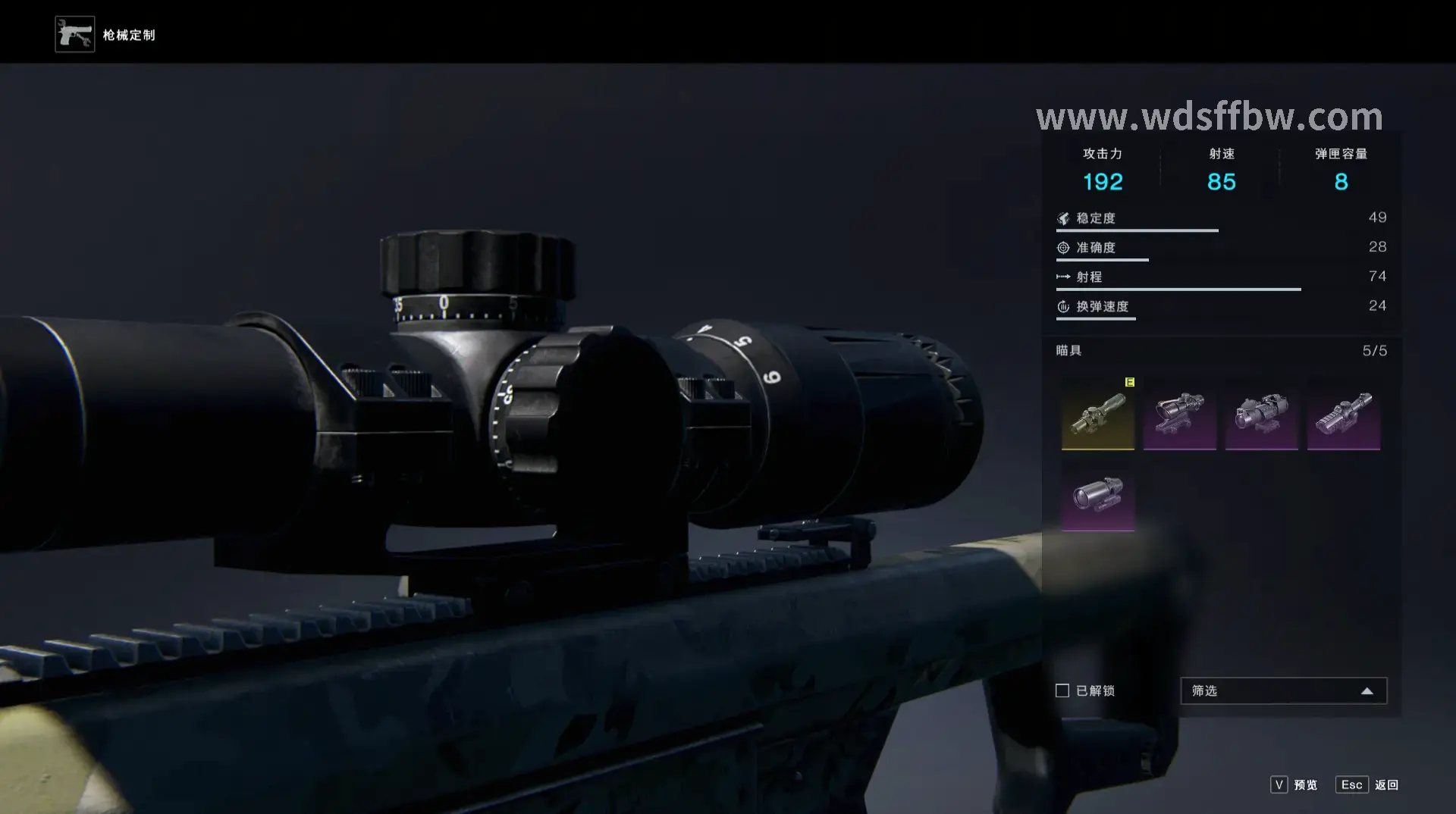This screenshot has height=814, width=1456.
Task: Pick the short scope with flip-up lens cover
Action: tap(1261, 414)
